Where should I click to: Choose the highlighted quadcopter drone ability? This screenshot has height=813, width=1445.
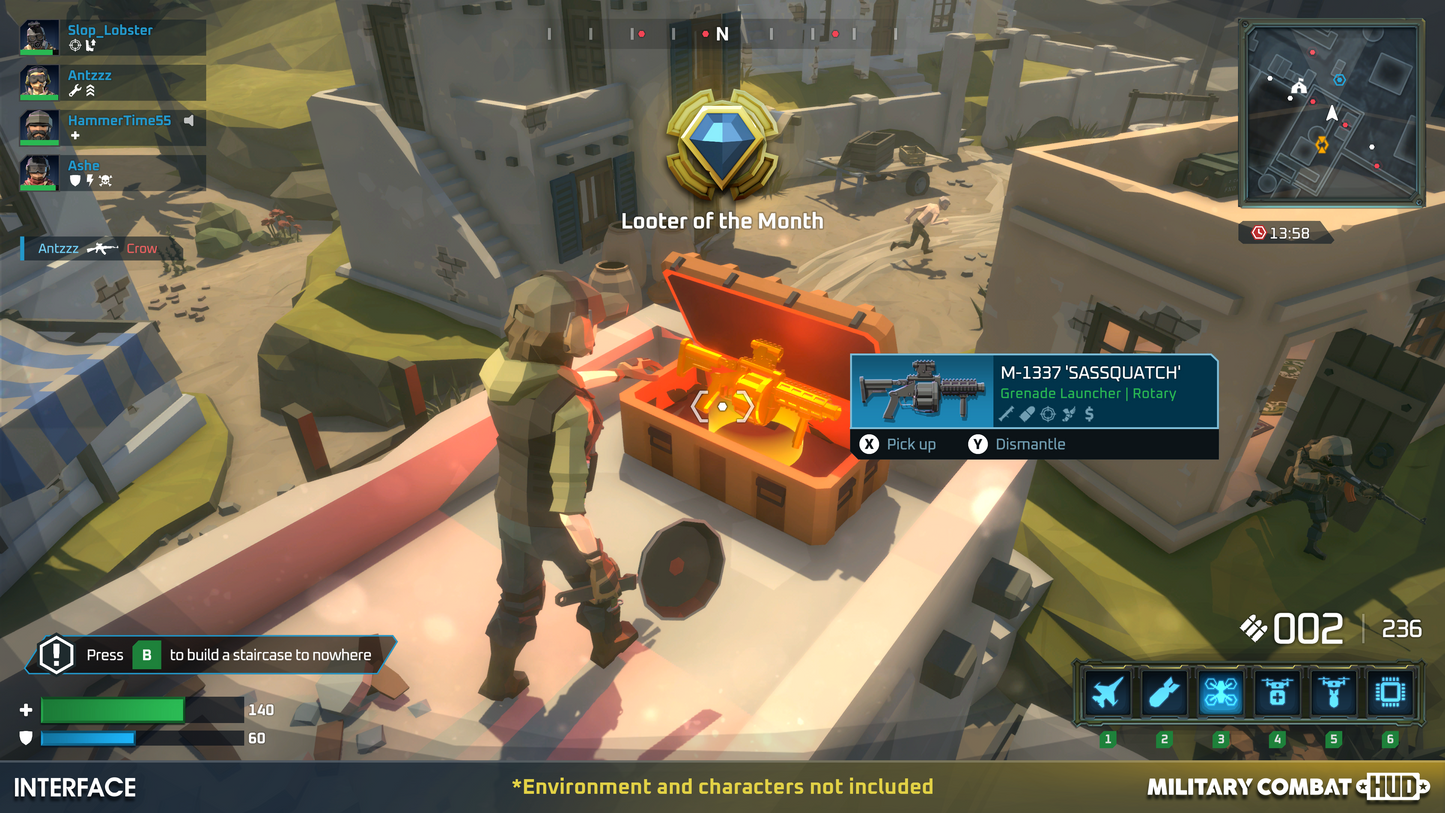[1220, 692]
